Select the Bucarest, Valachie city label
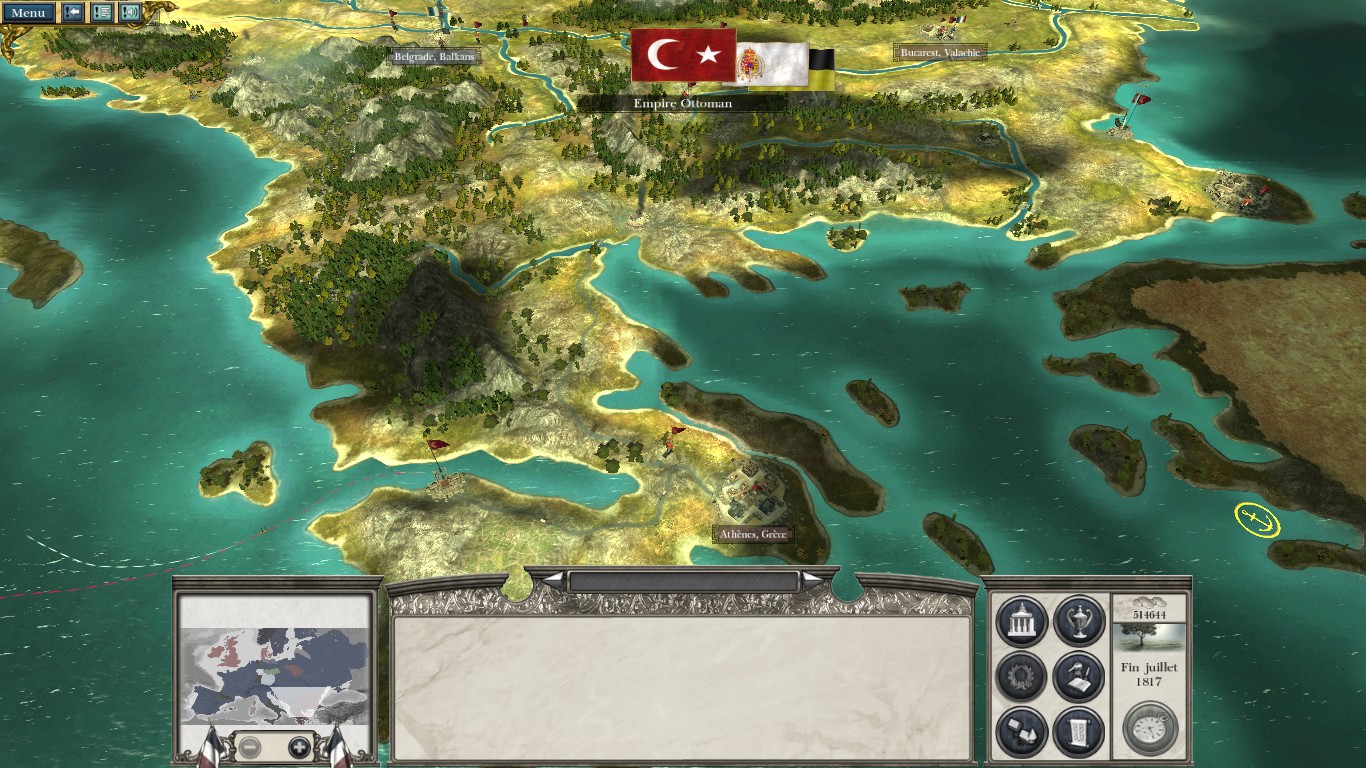 coord(939,52)
